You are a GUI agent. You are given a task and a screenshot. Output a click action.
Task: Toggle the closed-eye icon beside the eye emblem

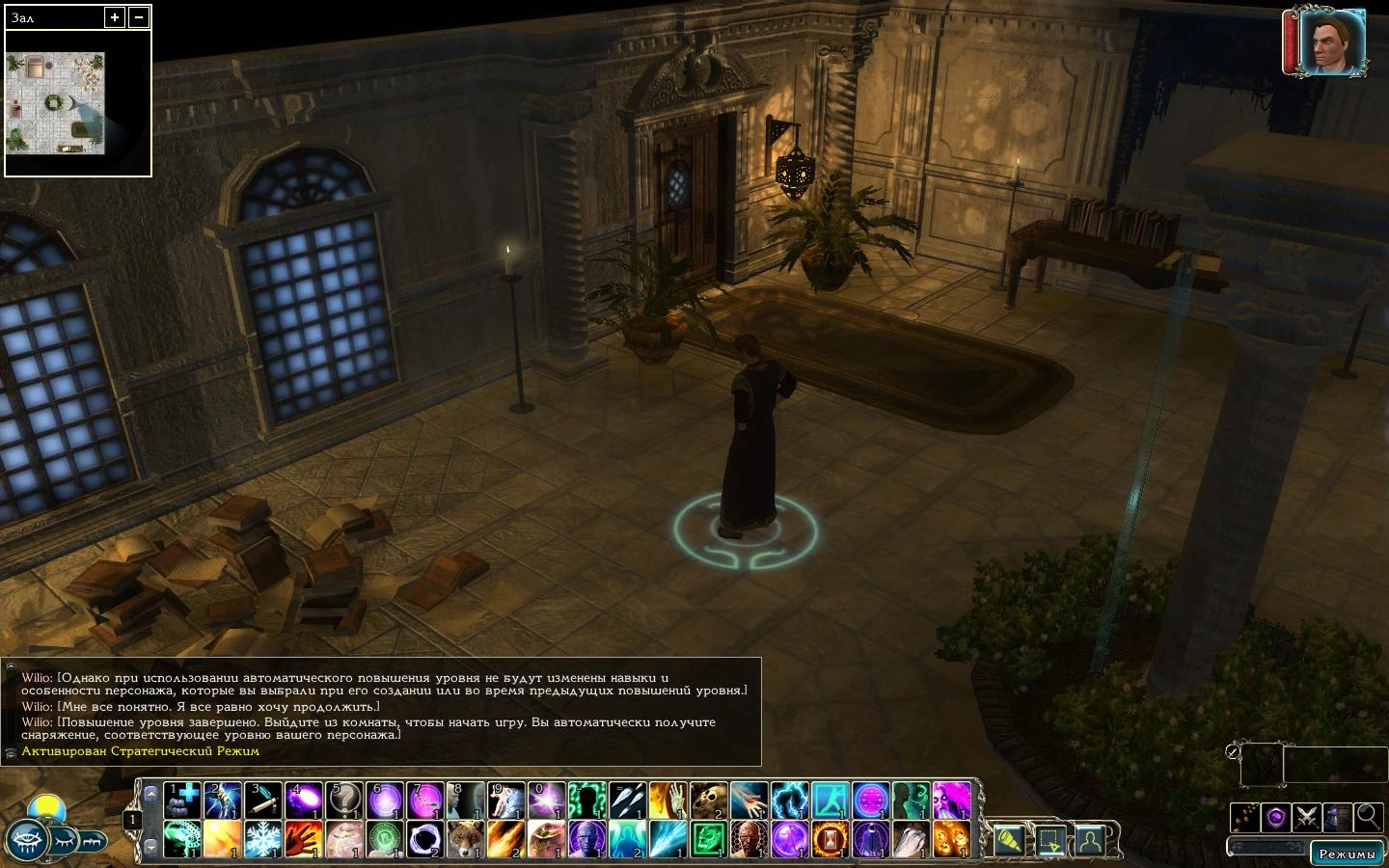65,841
